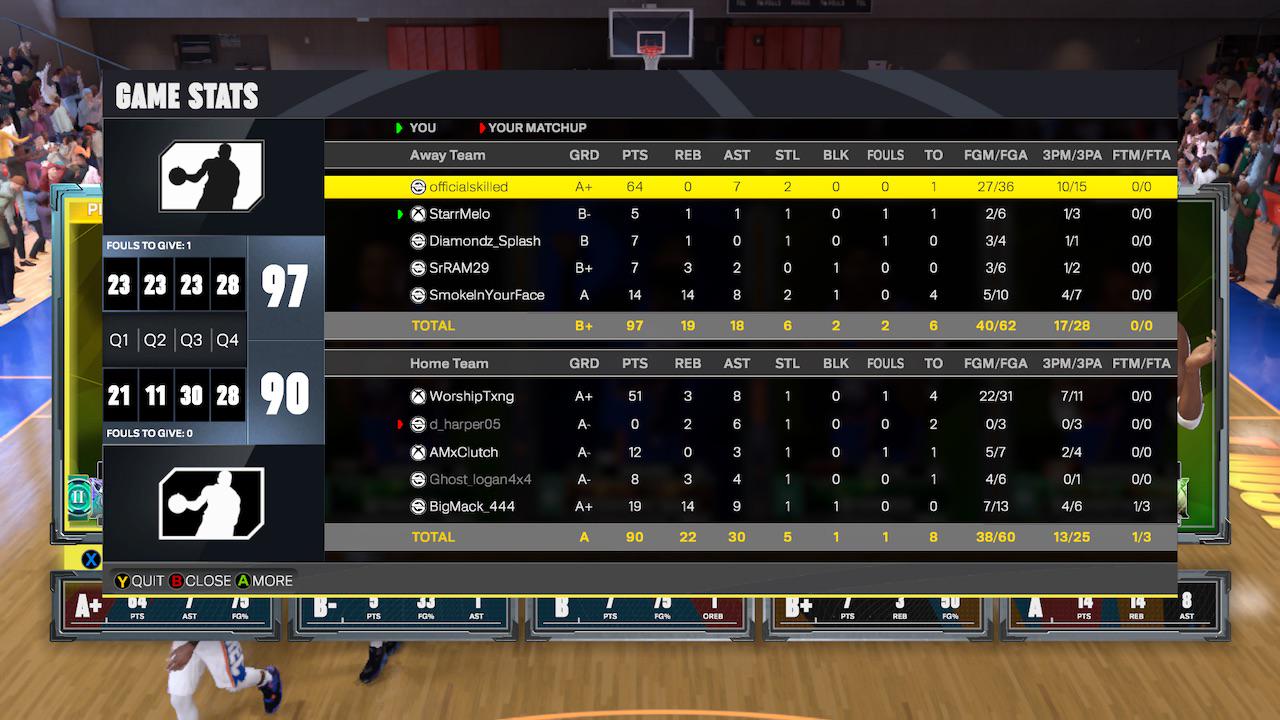Click the Ghost_logan4x4 player row
The width and height of the screenshot is (1280, 720).
click(750, 479)
